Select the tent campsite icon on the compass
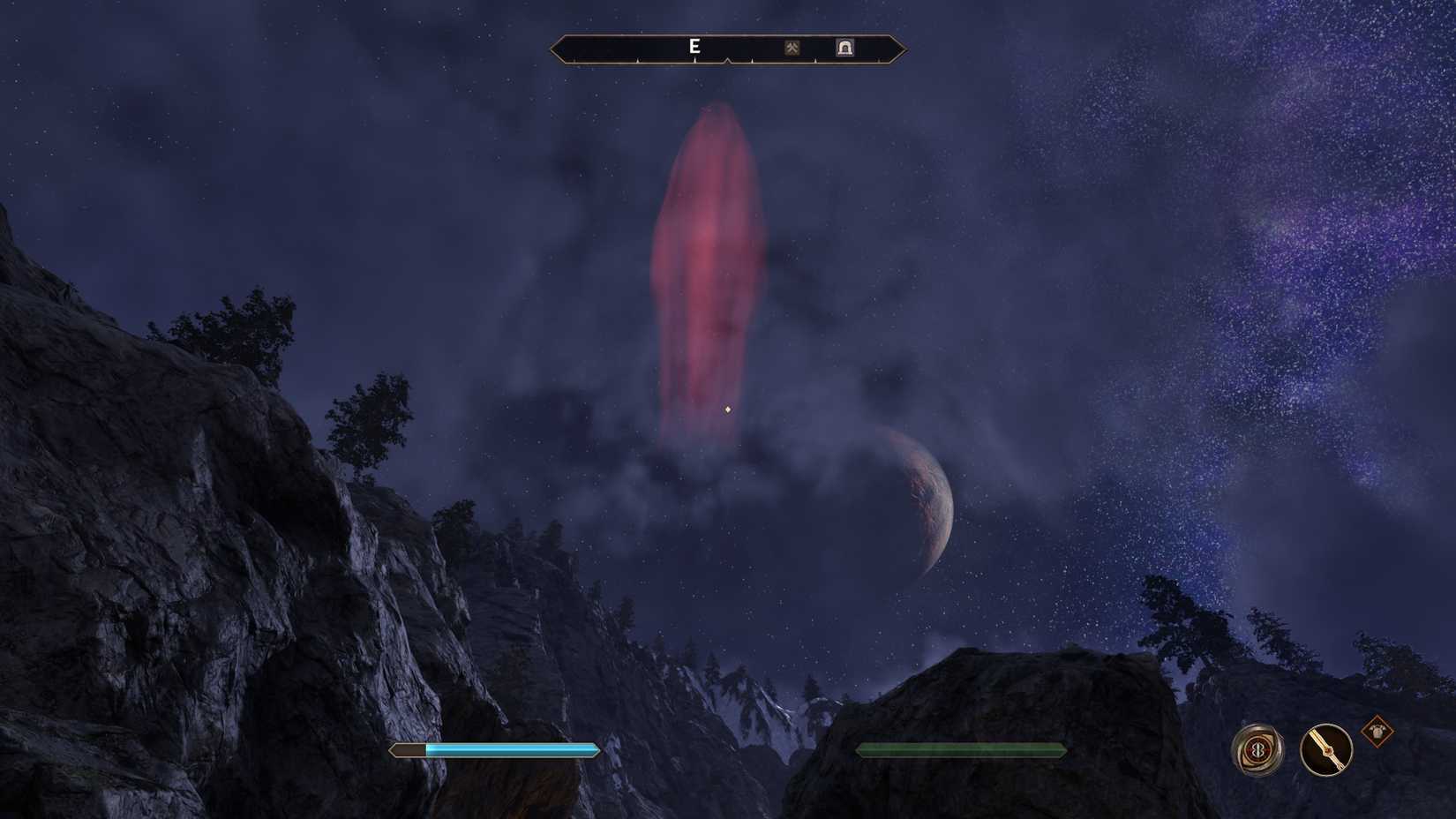Screen dimensions: 1456x819 [x=845, y=48]
